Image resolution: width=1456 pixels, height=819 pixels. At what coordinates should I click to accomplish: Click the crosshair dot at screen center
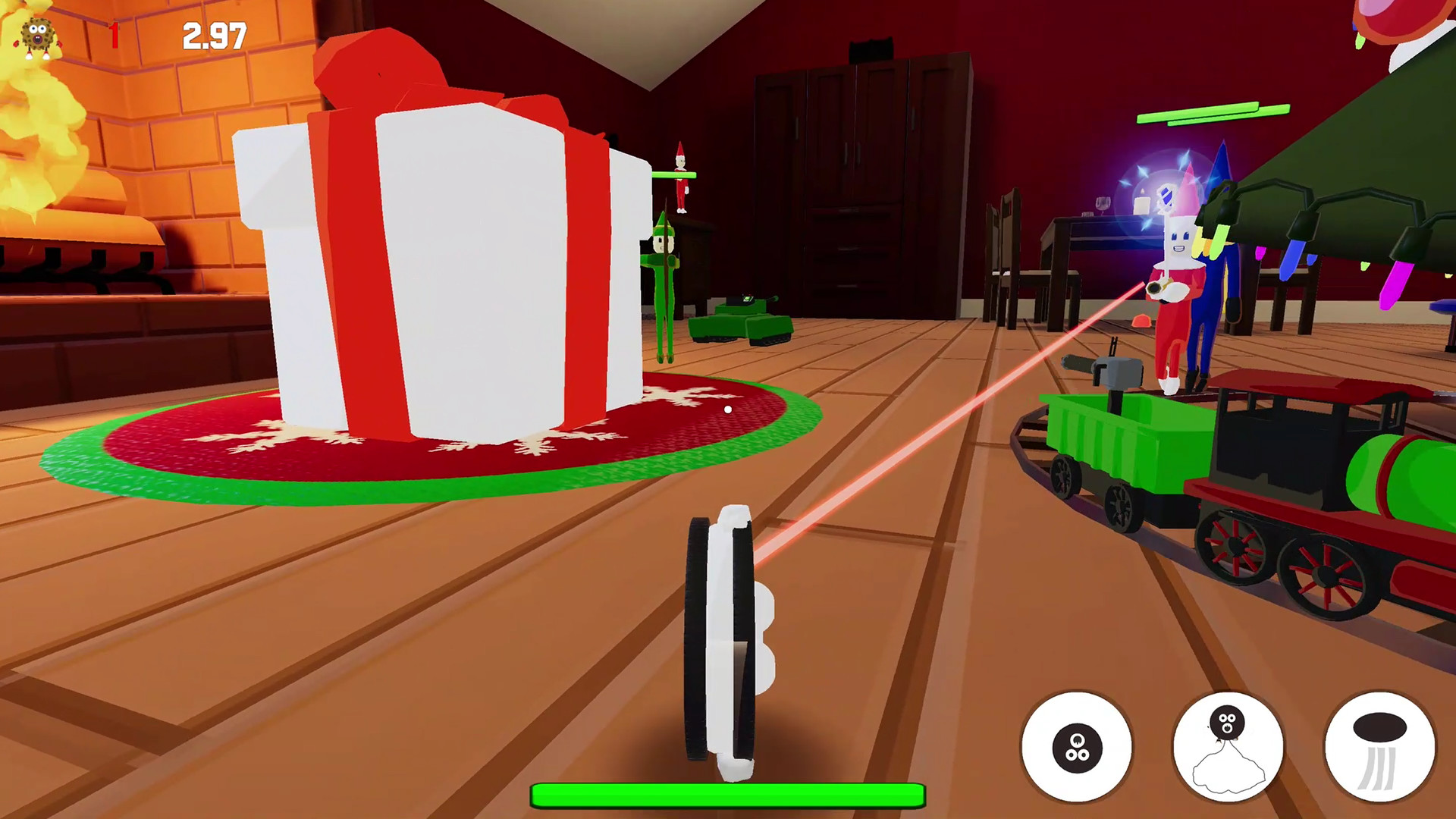coord(728,409)
